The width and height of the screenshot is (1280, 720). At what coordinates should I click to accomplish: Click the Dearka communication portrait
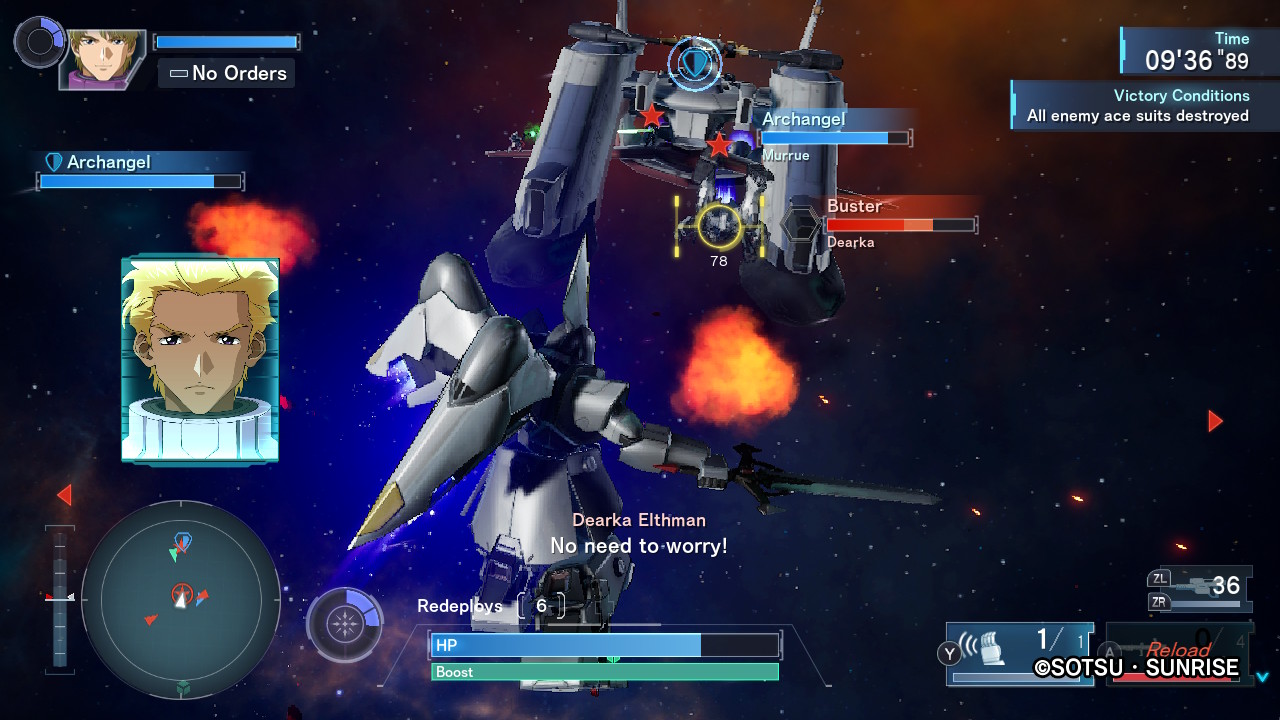click(200, 360)
